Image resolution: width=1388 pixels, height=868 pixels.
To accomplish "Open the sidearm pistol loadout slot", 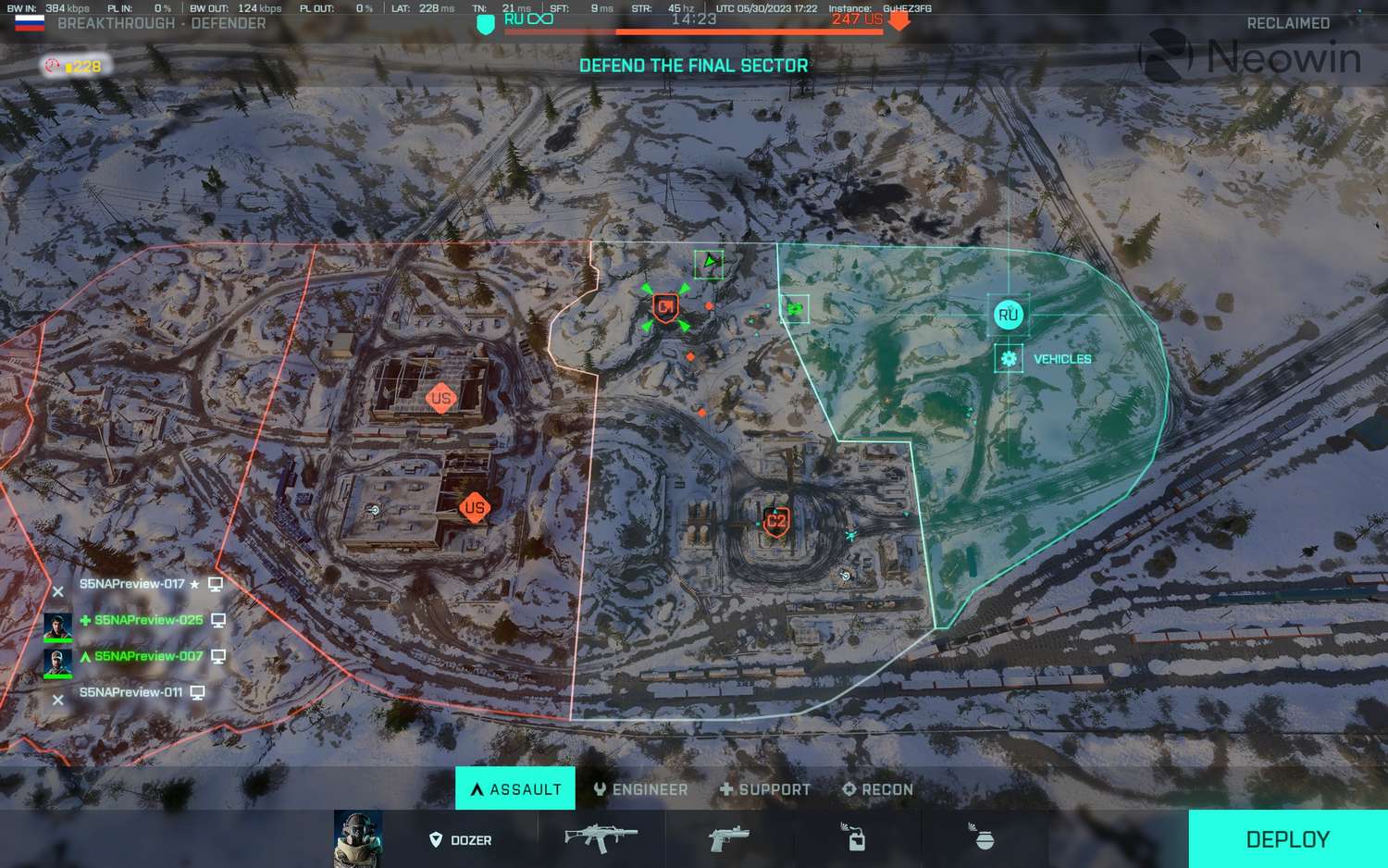I will [x=728, y=838].
